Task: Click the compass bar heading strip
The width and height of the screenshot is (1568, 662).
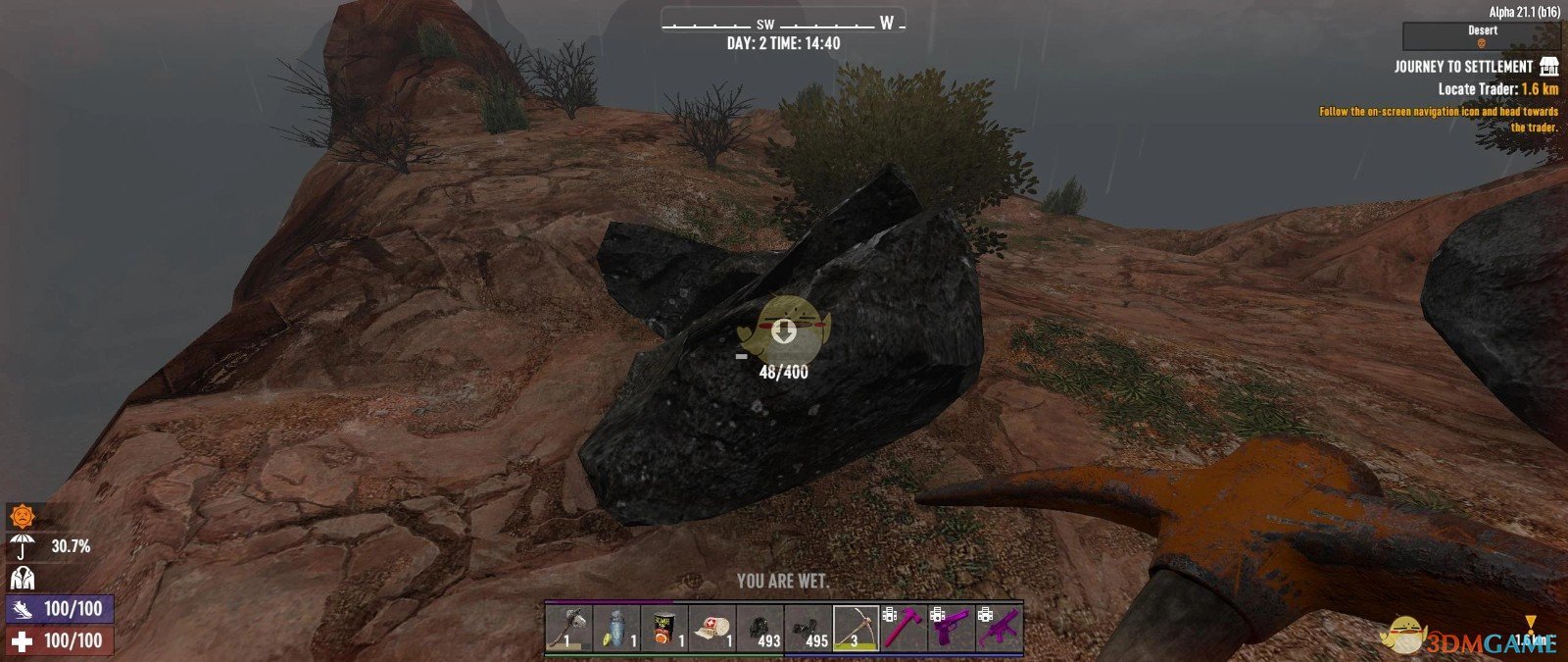Action: pos(783,24)
